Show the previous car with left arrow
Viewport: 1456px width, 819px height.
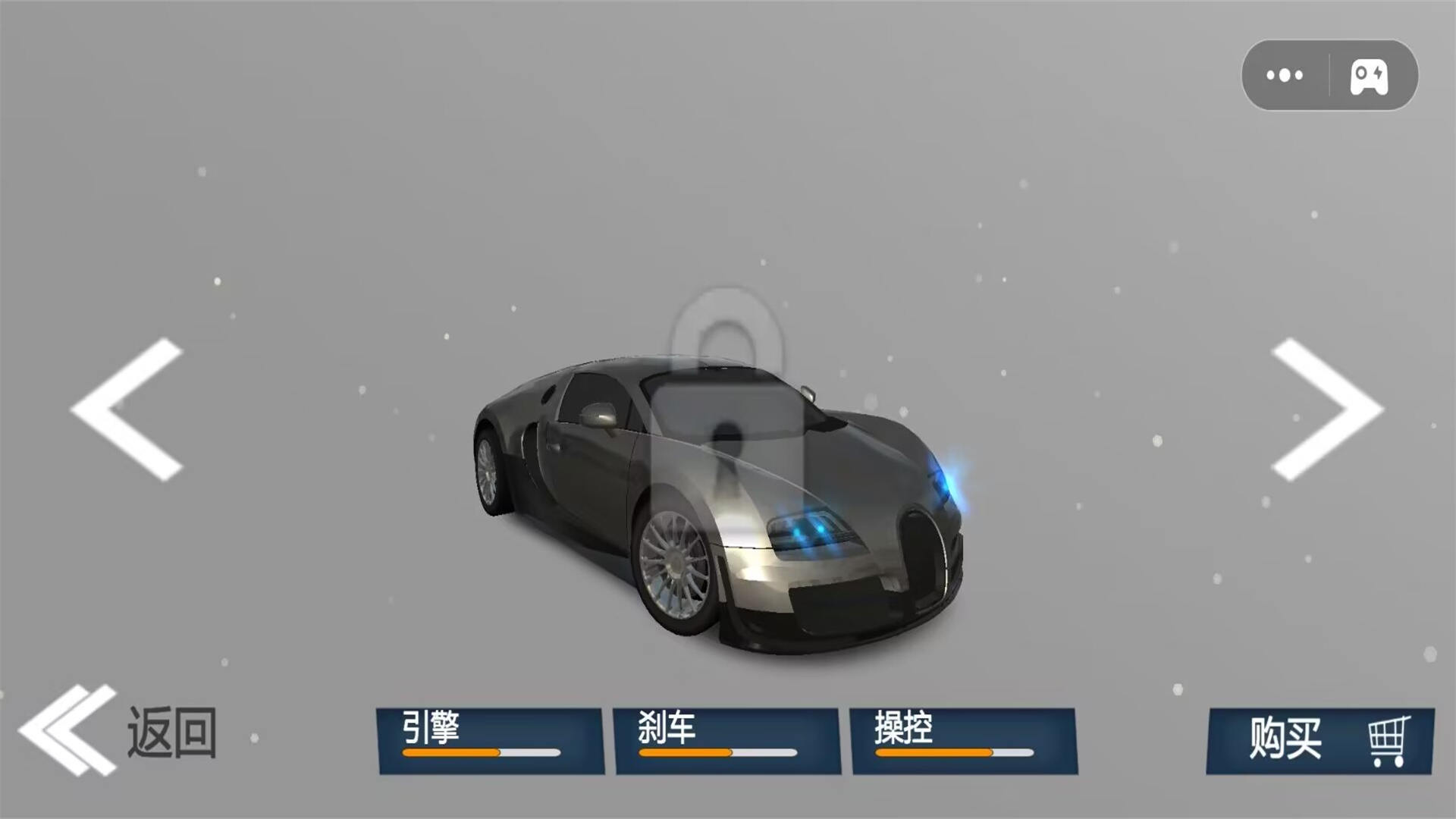(127, 409)
